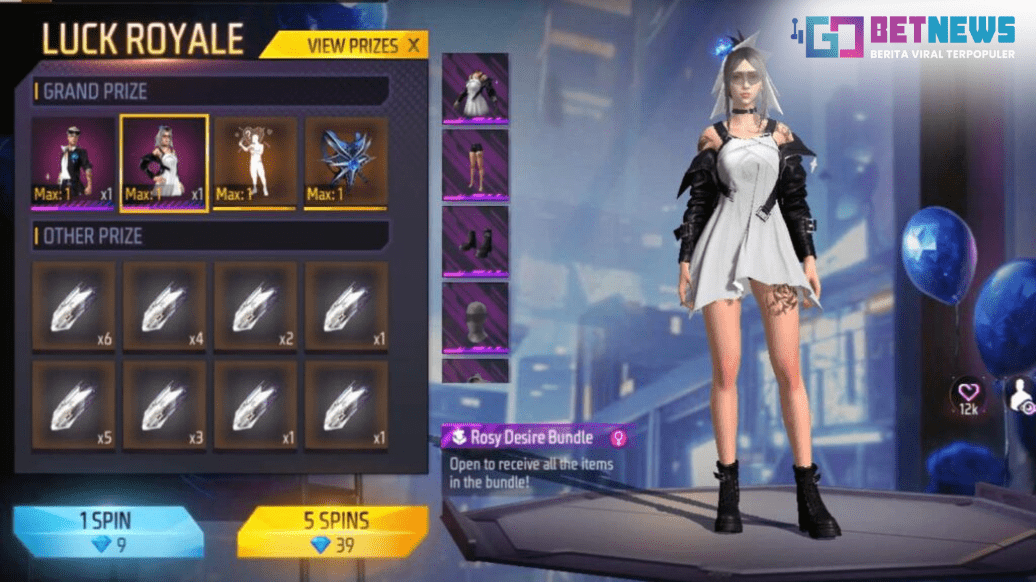Select the token prize marked x3
Image resolution: width=1036 pixels, height=582 pixels.
click(164, 403)
